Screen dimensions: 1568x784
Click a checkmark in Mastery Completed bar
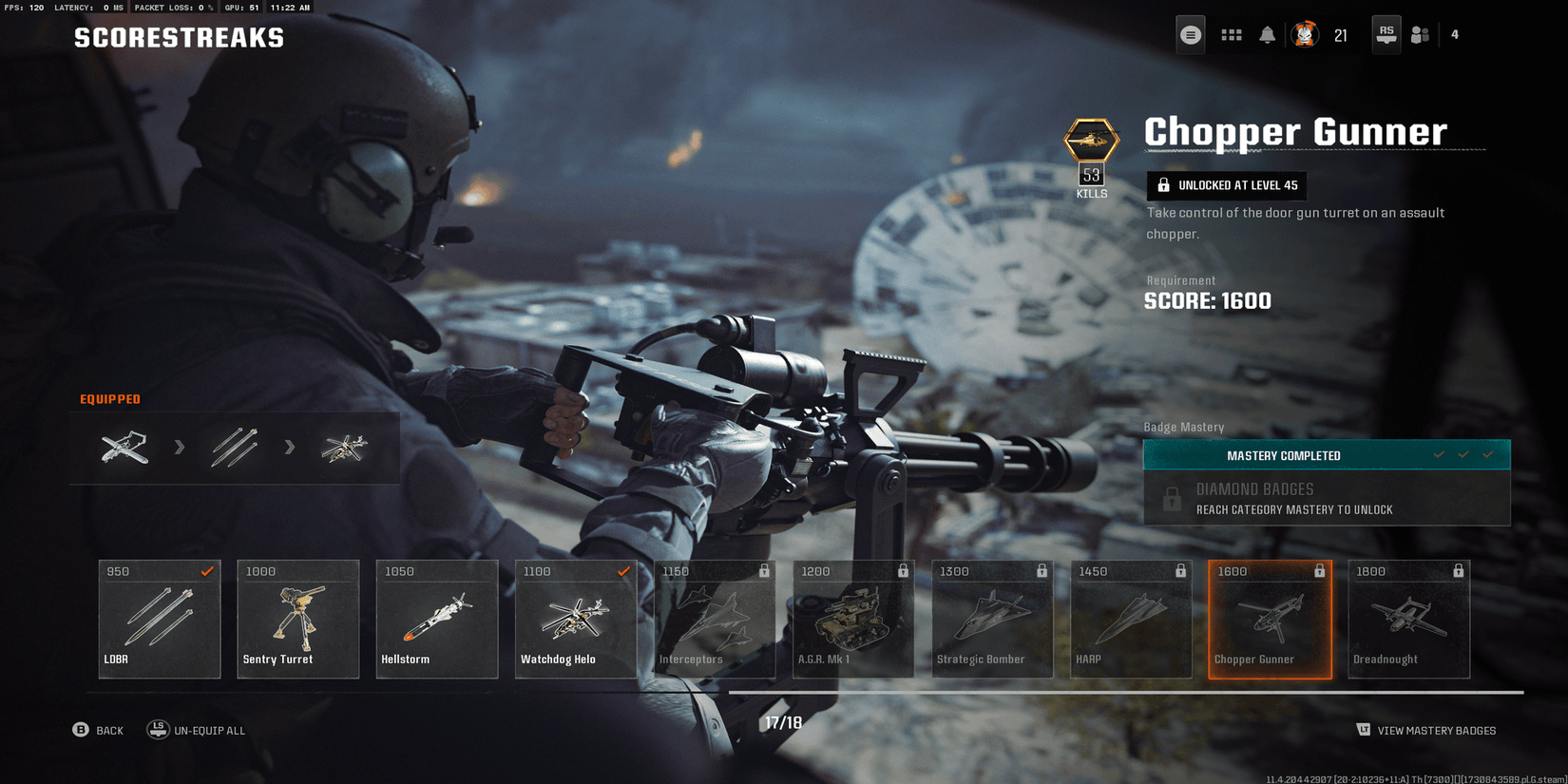pos(1463,455)
